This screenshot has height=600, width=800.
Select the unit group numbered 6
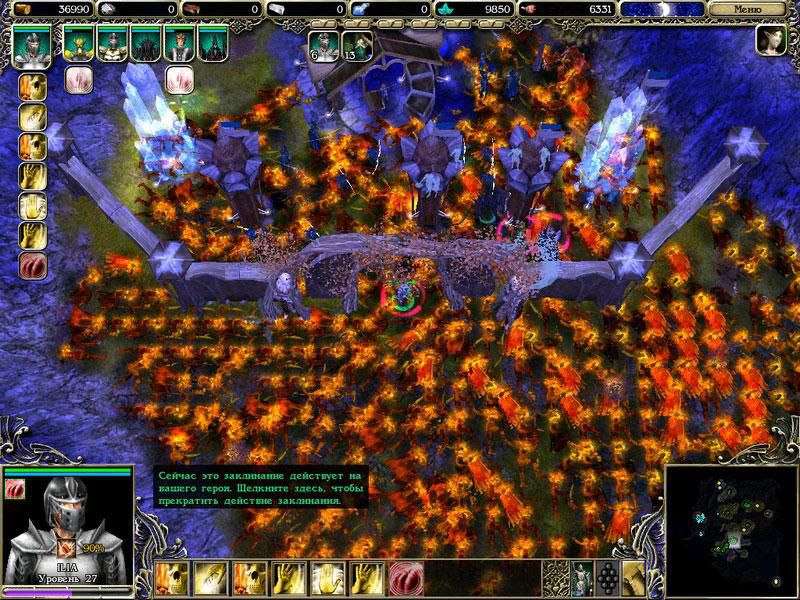pos(322,45)
